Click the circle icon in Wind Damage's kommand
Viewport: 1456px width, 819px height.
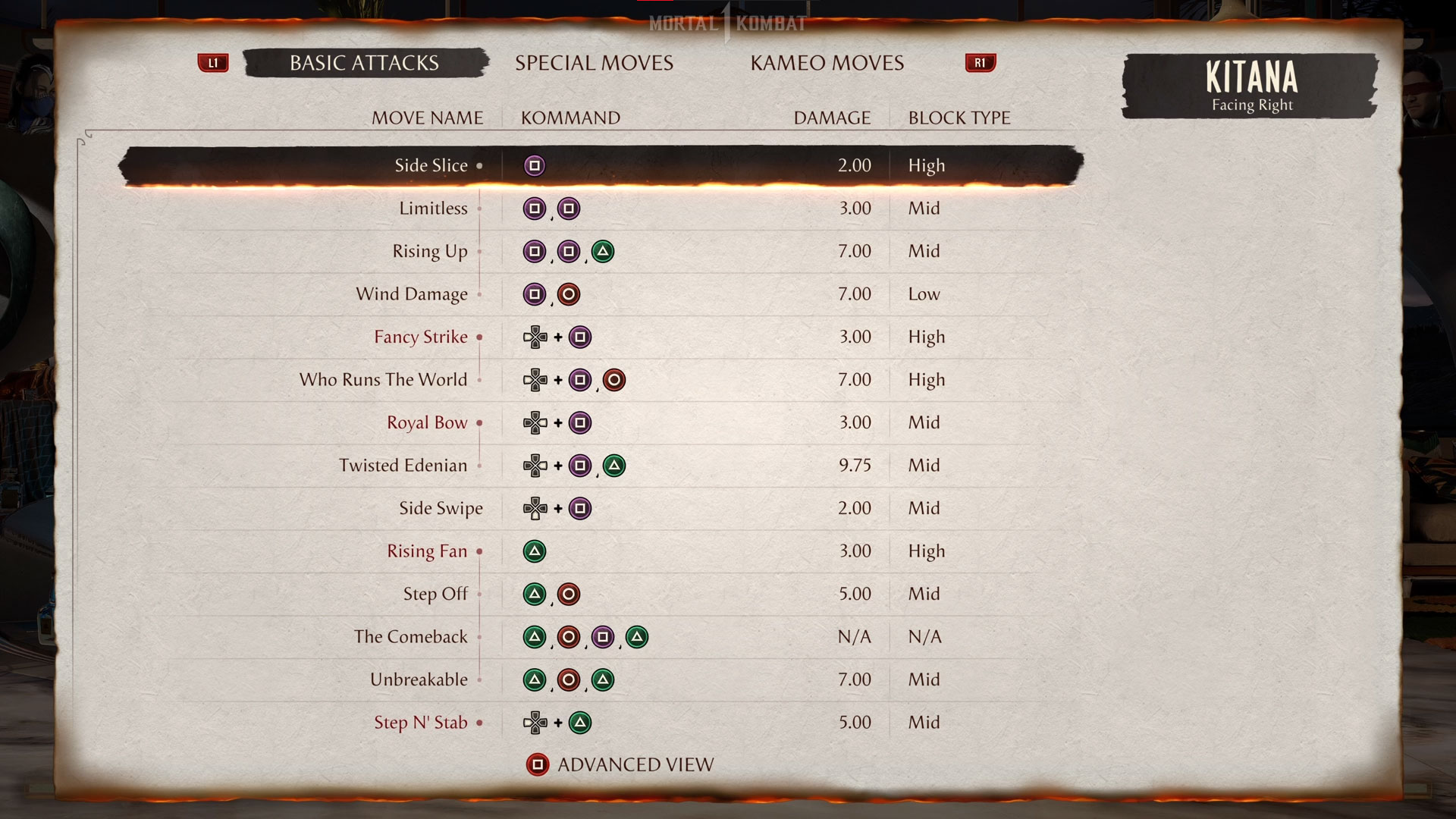(569, 294)
